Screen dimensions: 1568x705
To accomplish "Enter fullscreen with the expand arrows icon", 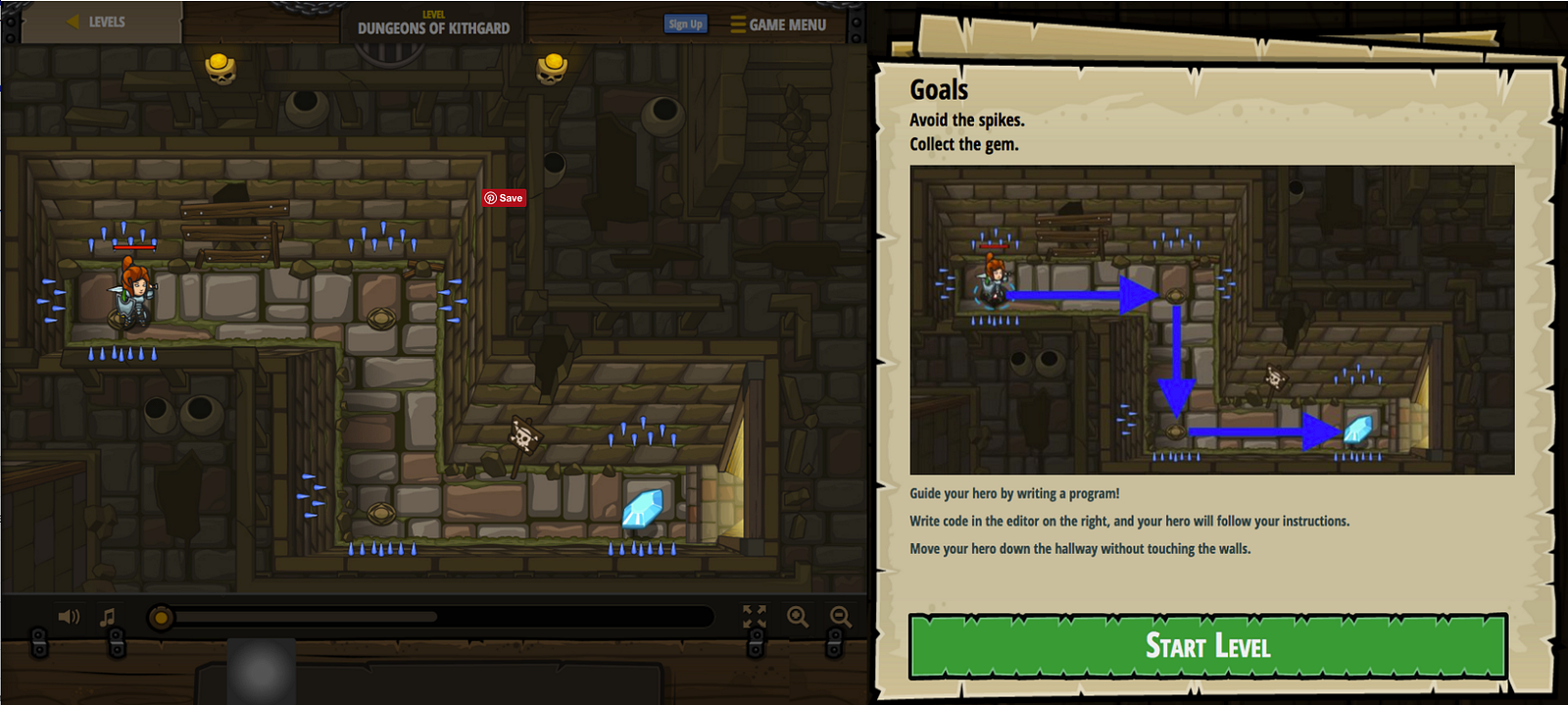I will pos(755,617).
